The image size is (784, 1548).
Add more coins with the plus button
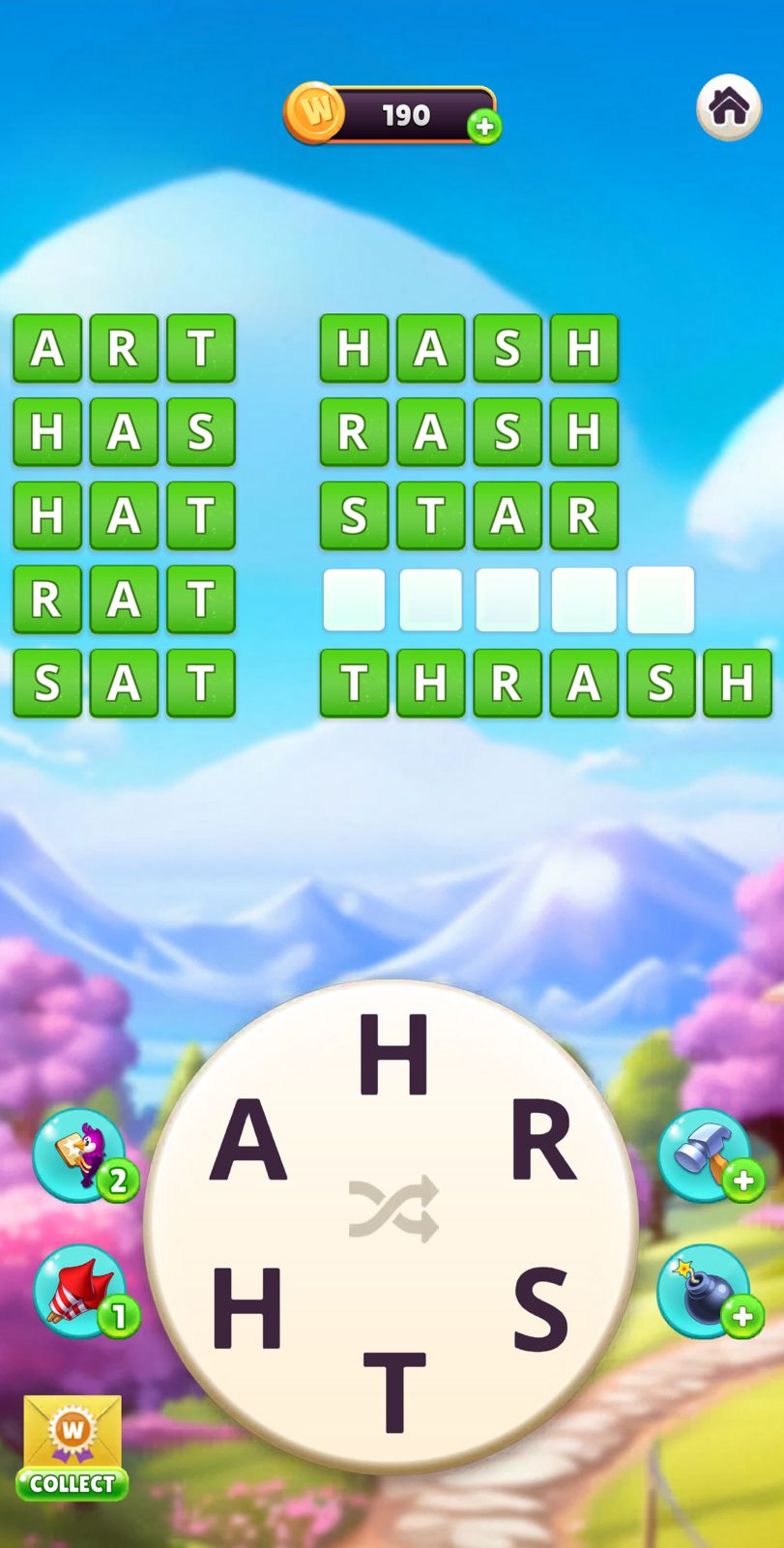pos(484,127)
